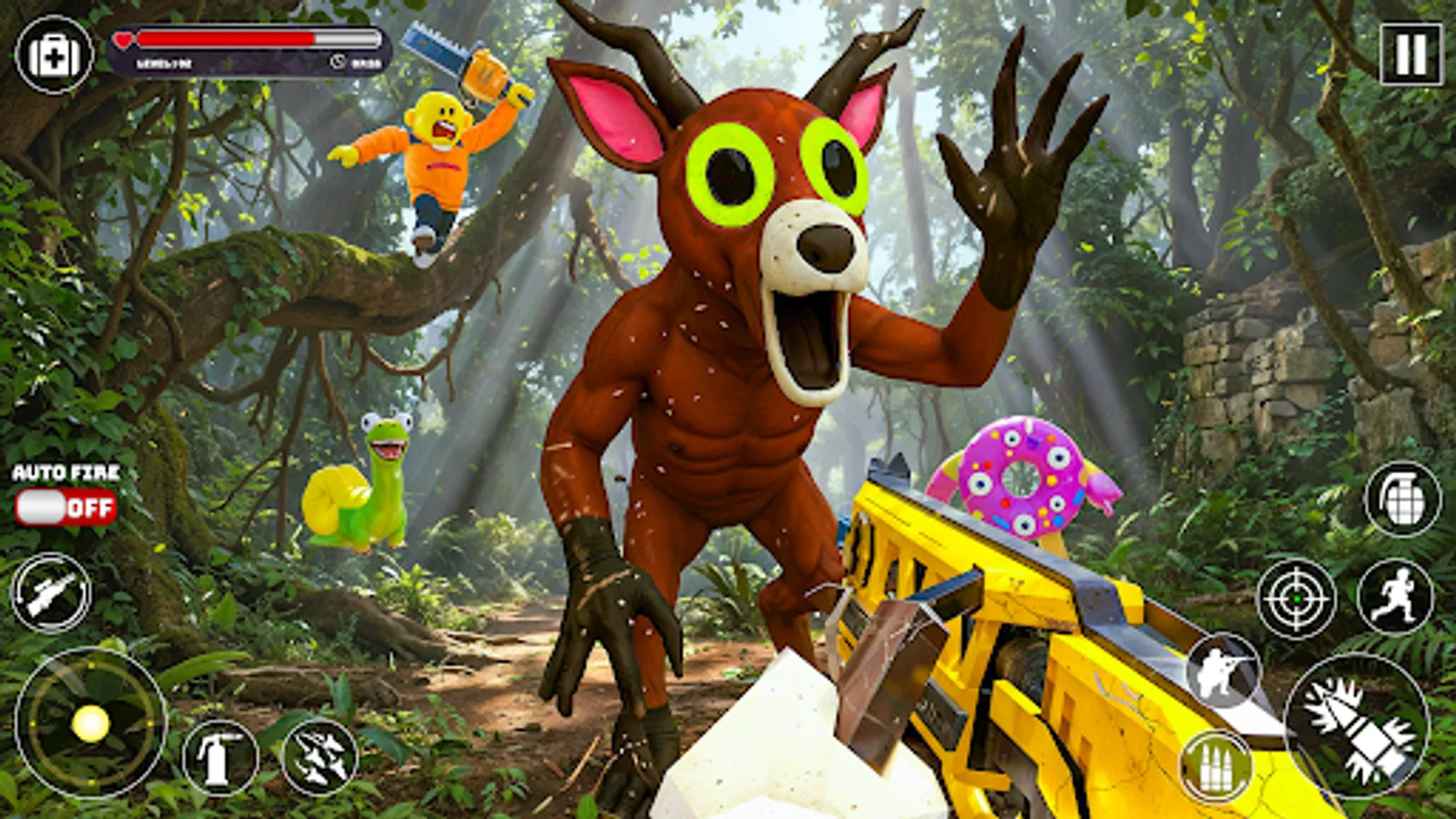Click the red health progress bar
Screen dimensions: 1456x819
pyautogui.click(x=227, y=40)
